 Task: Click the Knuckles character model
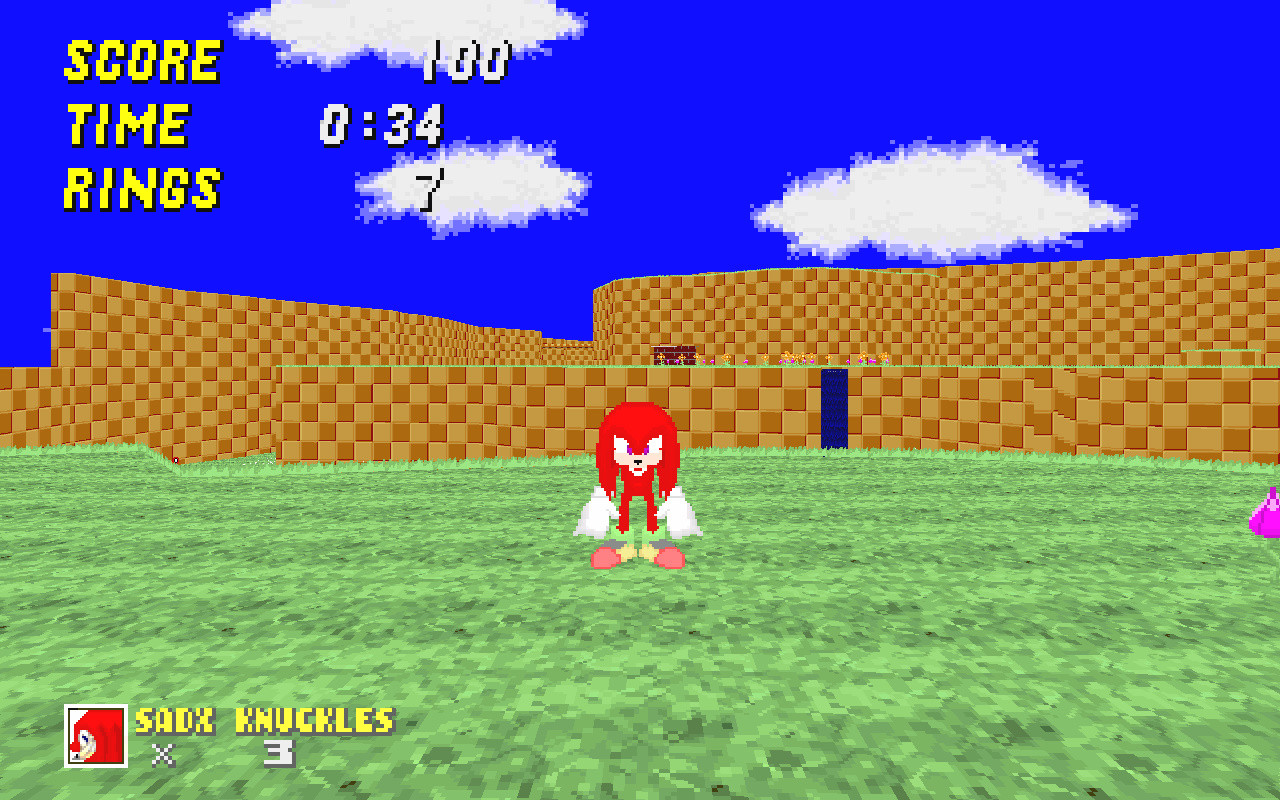(640, 470)
